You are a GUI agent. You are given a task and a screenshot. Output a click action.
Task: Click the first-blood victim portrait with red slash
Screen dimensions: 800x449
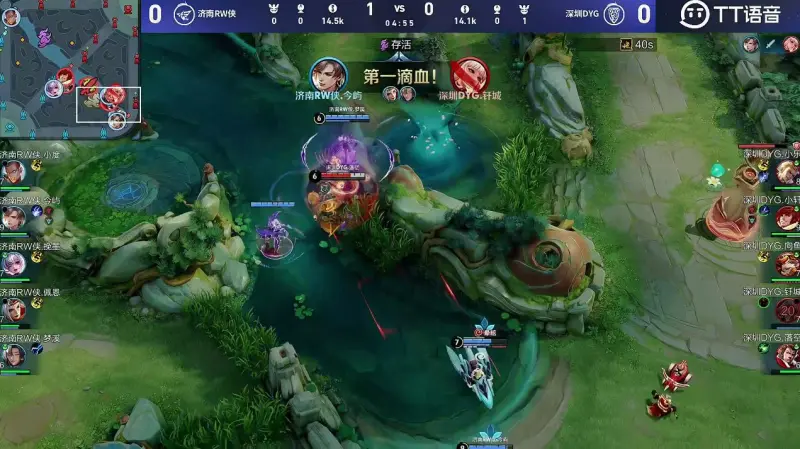click(x=468, y=75)
